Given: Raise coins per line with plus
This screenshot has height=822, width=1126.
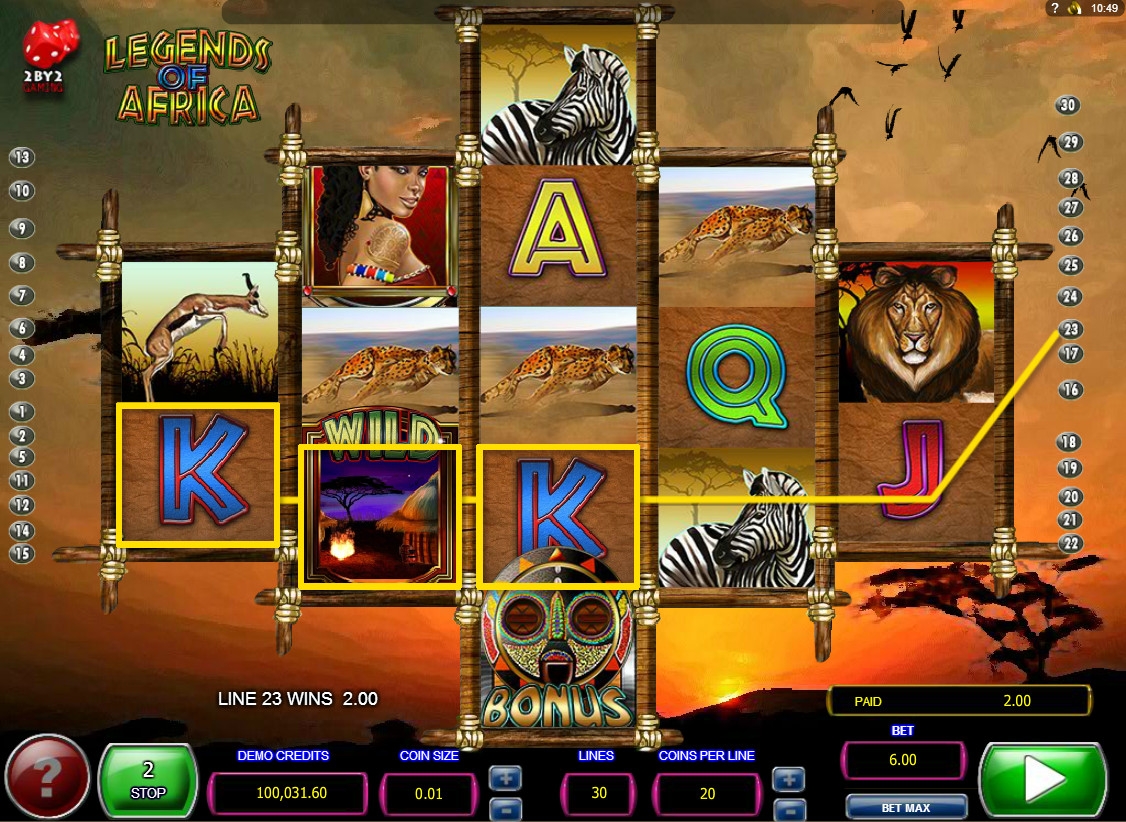Looking at the screenshot, I should click(x=789, y=777).
